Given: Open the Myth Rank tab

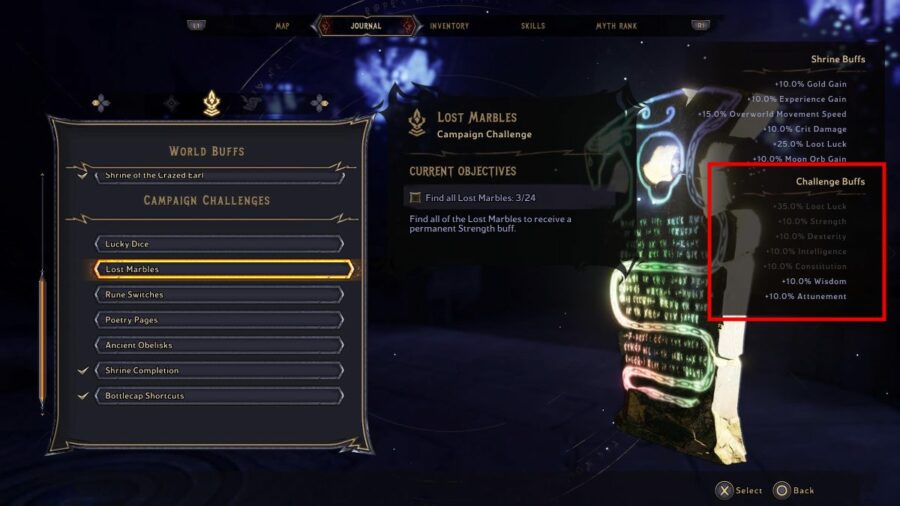Looking at the screenshot, I should pyautogui.click(x=616, y=26).
